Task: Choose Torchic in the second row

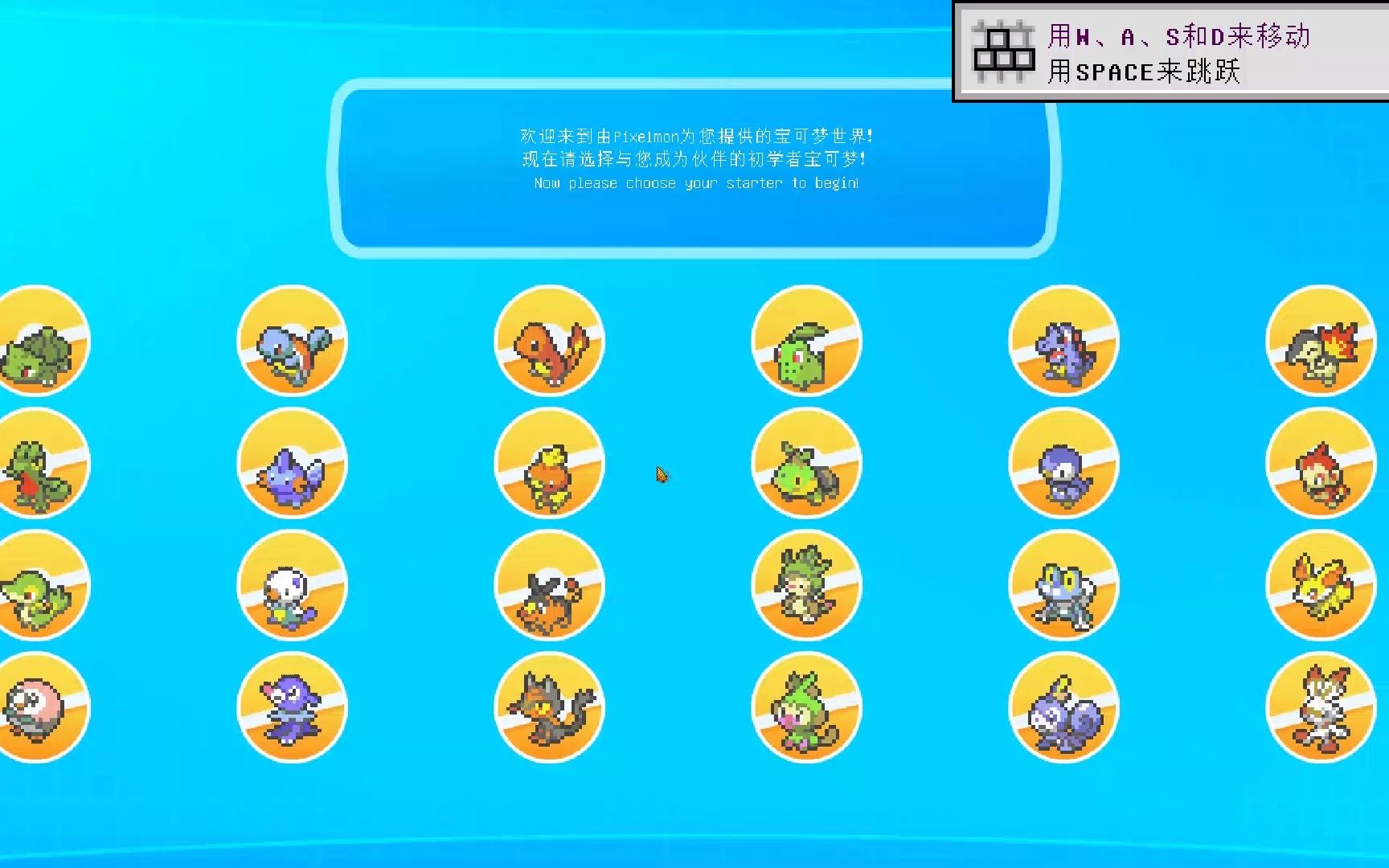Action: 550,465
